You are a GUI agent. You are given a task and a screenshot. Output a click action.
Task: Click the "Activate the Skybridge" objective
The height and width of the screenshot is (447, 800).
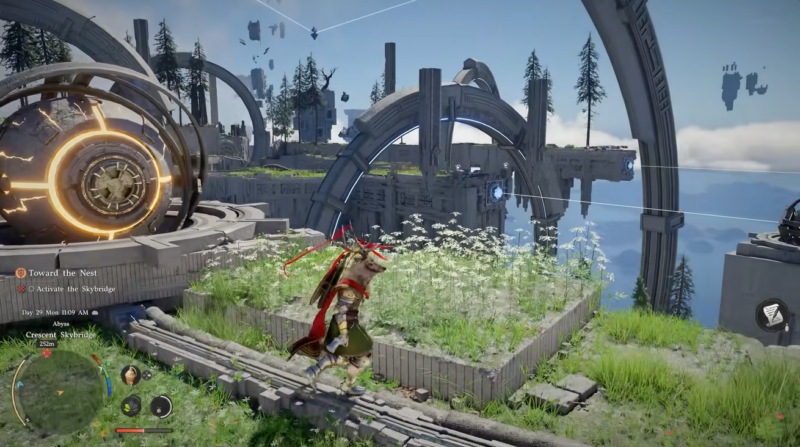[x=70, y=289]
